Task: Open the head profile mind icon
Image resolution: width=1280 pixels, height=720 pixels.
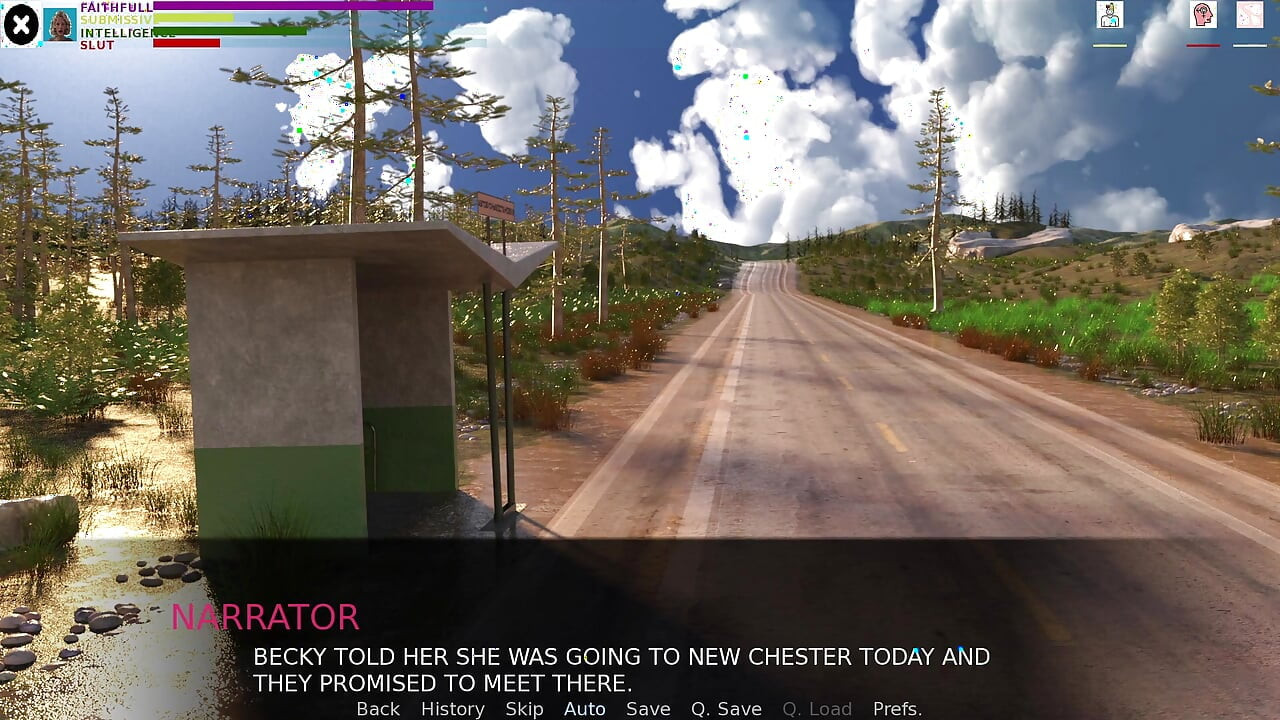Action: coord(1203,15)
